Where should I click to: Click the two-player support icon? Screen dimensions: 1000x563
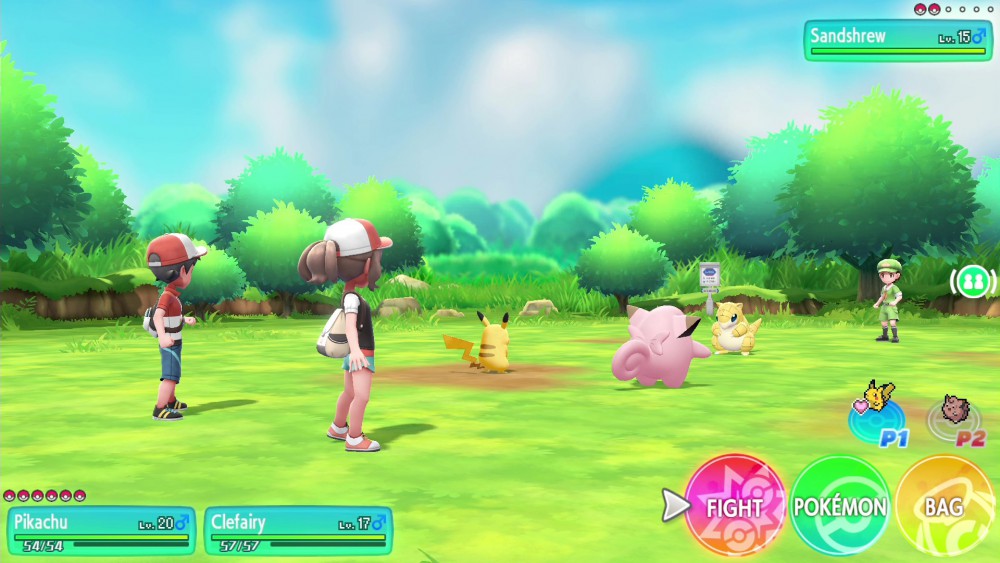[x=971, y=282]
